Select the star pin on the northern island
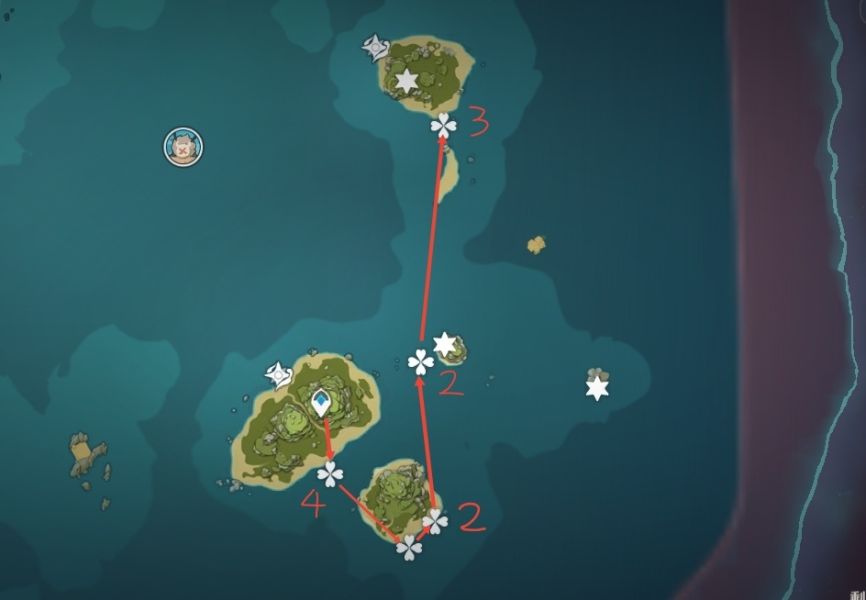Image resolution: width=866 pixels, height=600 pixels. pyautogui.click(x=406, y=81)
